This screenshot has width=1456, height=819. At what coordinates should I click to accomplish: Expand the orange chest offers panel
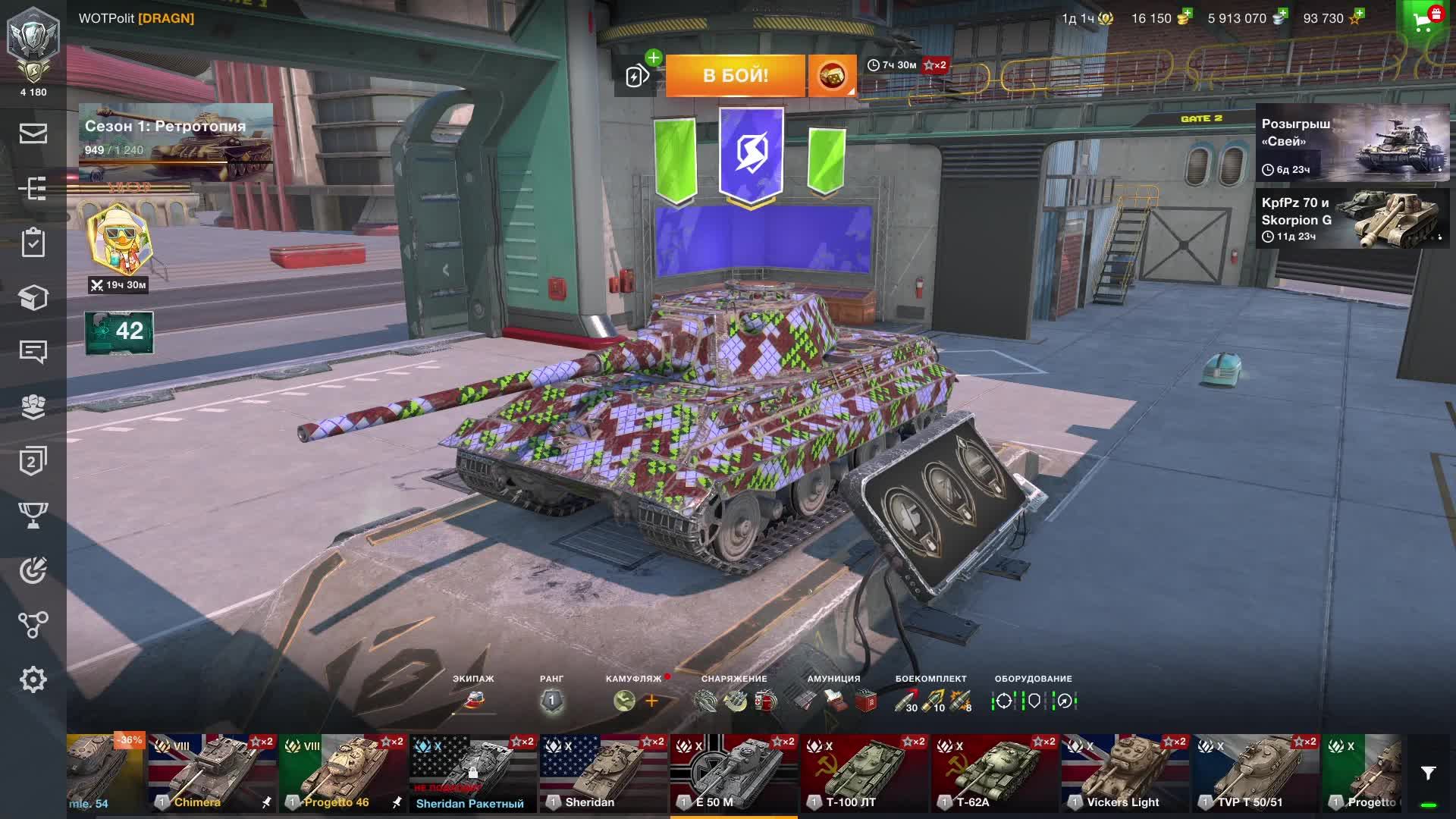pos(831,75)
